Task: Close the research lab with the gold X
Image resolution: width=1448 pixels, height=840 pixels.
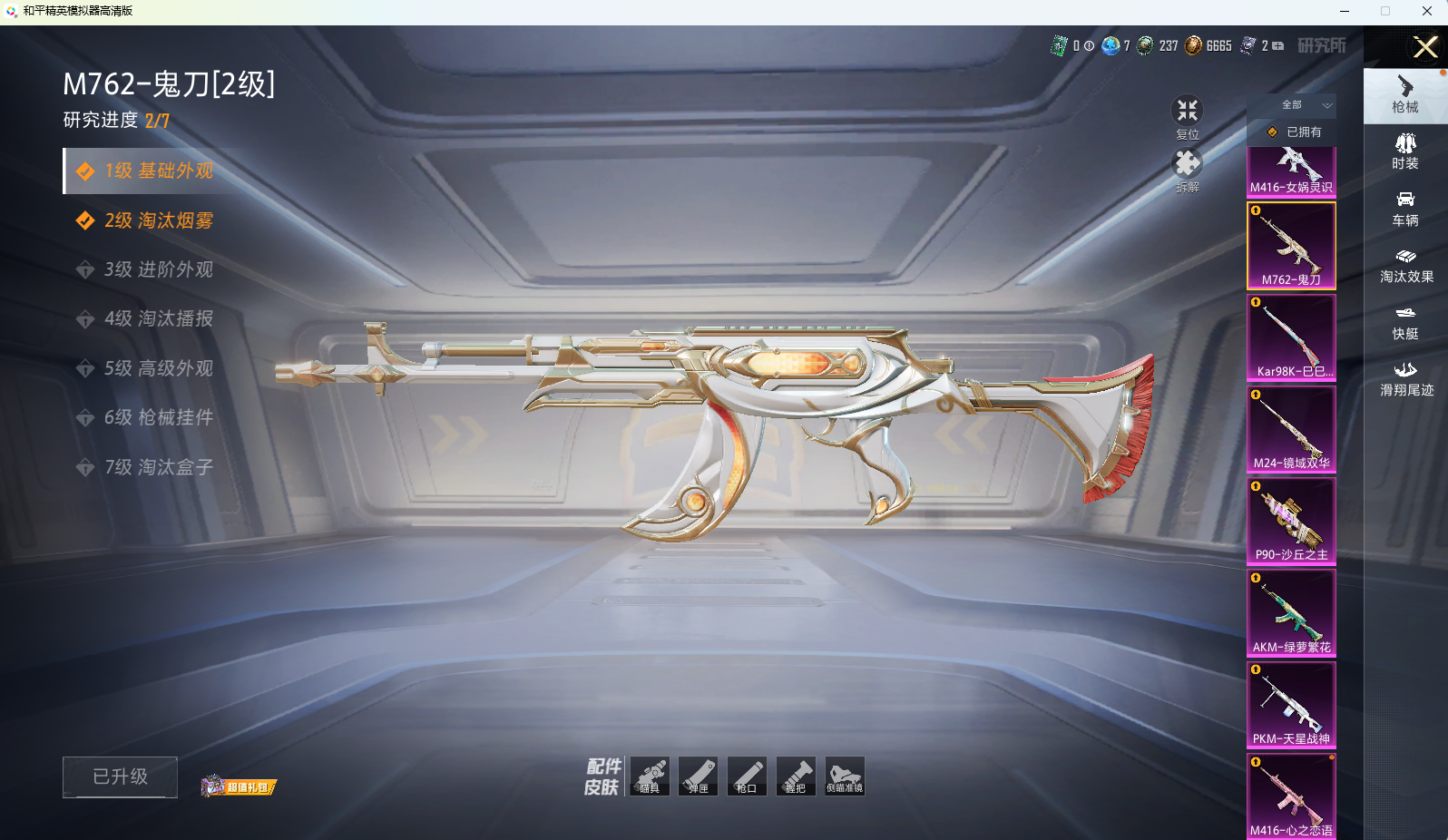Action: 1425,47
